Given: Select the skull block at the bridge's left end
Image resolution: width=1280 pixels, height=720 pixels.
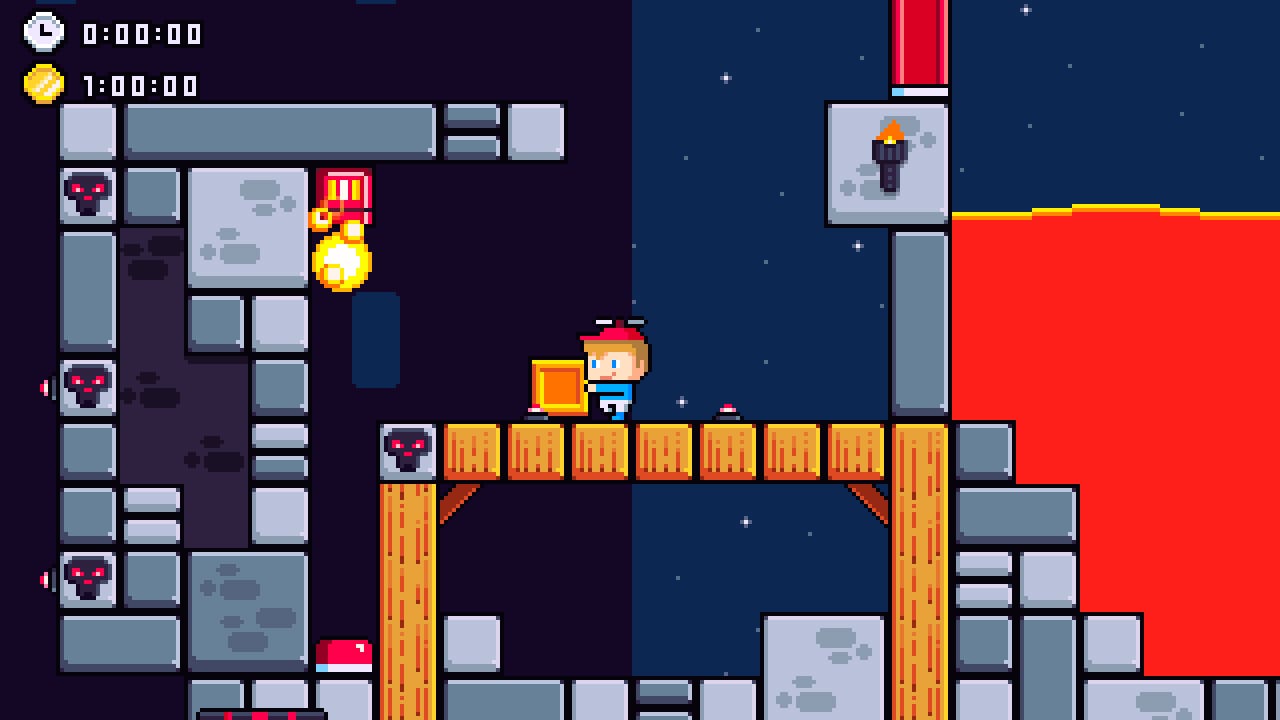Looking at the screenshot, I should click(x=409, y=450).
